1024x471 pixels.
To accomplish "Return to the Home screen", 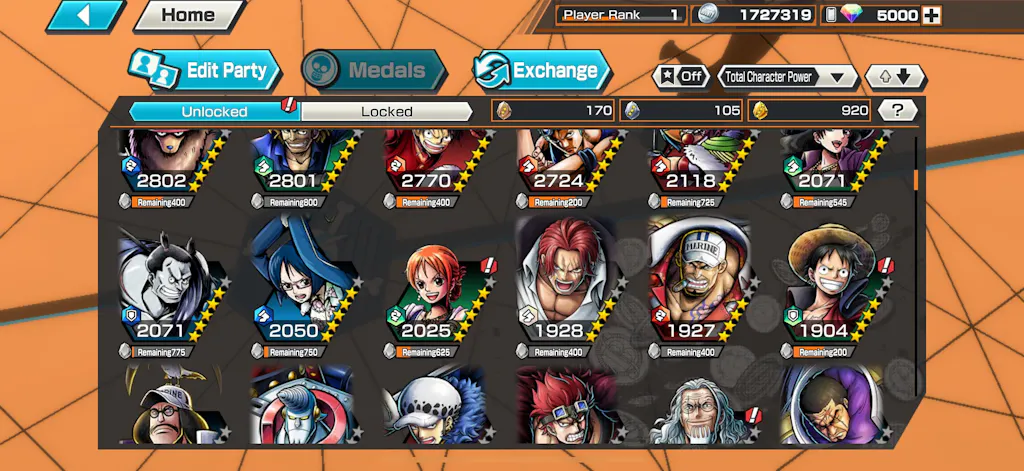I will click(x=188, y=16).
